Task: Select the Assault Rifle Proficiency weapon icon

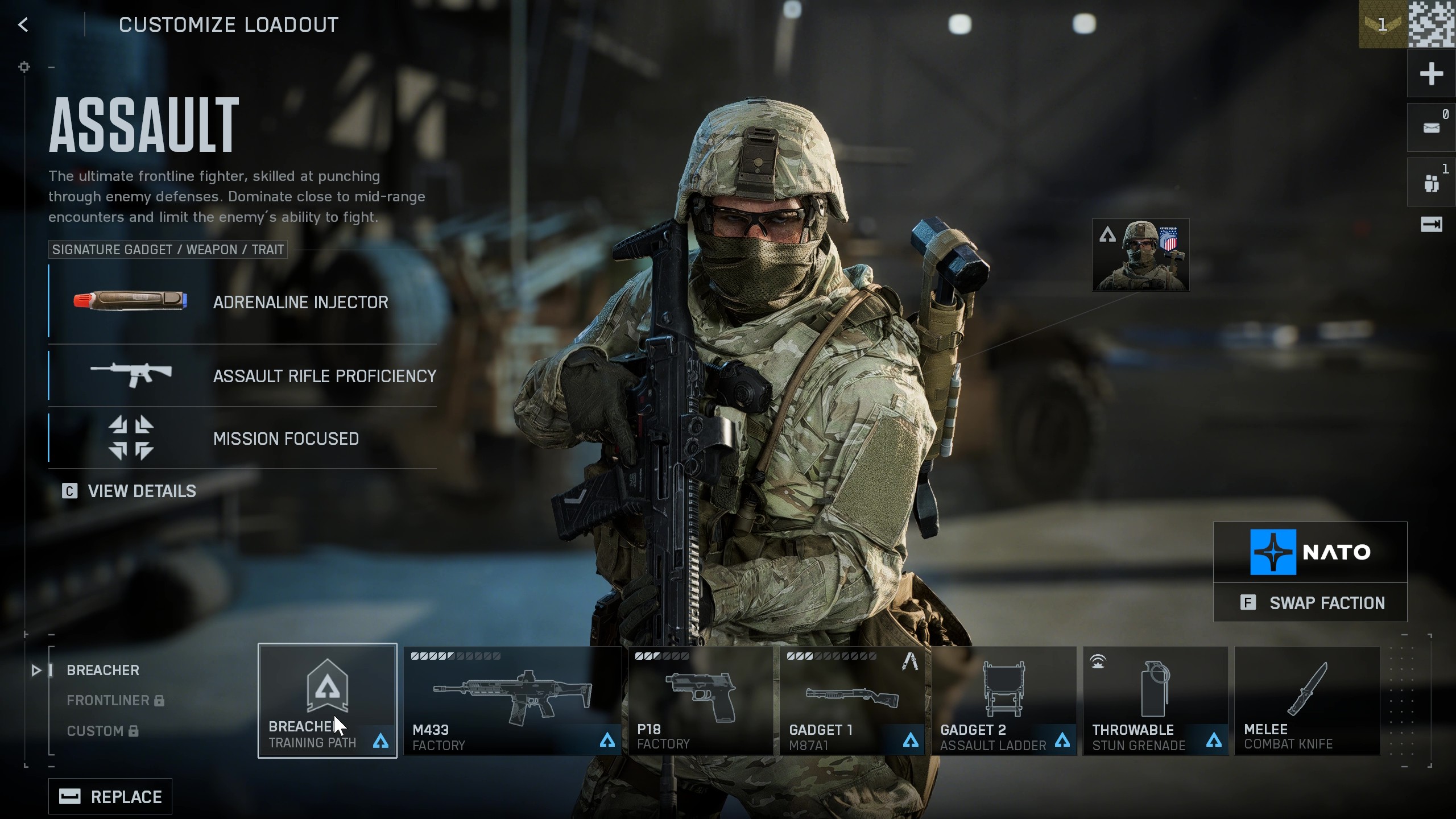Action: pyautogui.click(x=132, y=375)
